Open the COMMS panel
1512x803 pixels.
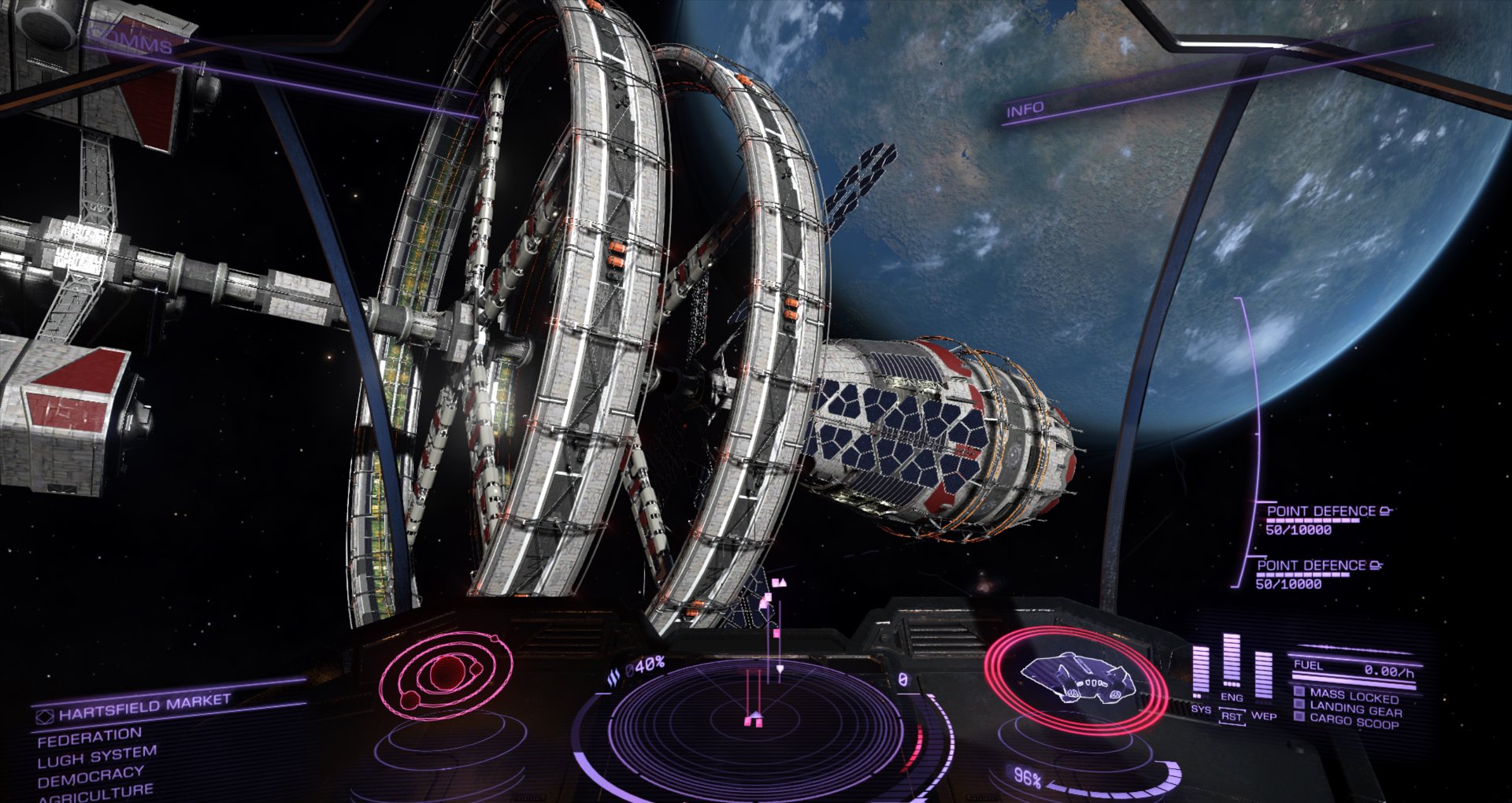132,41
